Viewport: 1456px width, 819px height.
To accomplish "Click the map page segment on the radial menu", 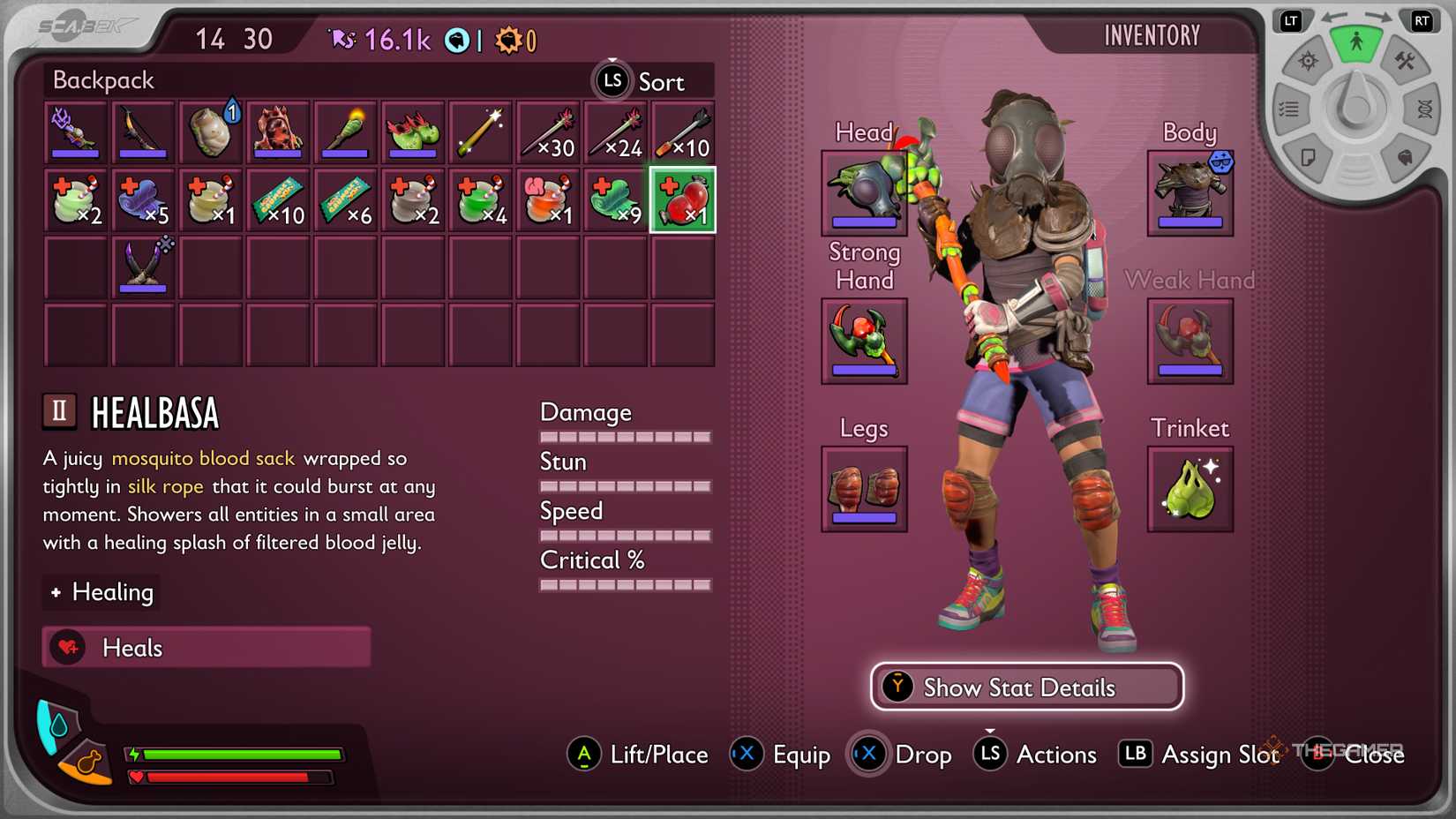I will point(1310,157).
